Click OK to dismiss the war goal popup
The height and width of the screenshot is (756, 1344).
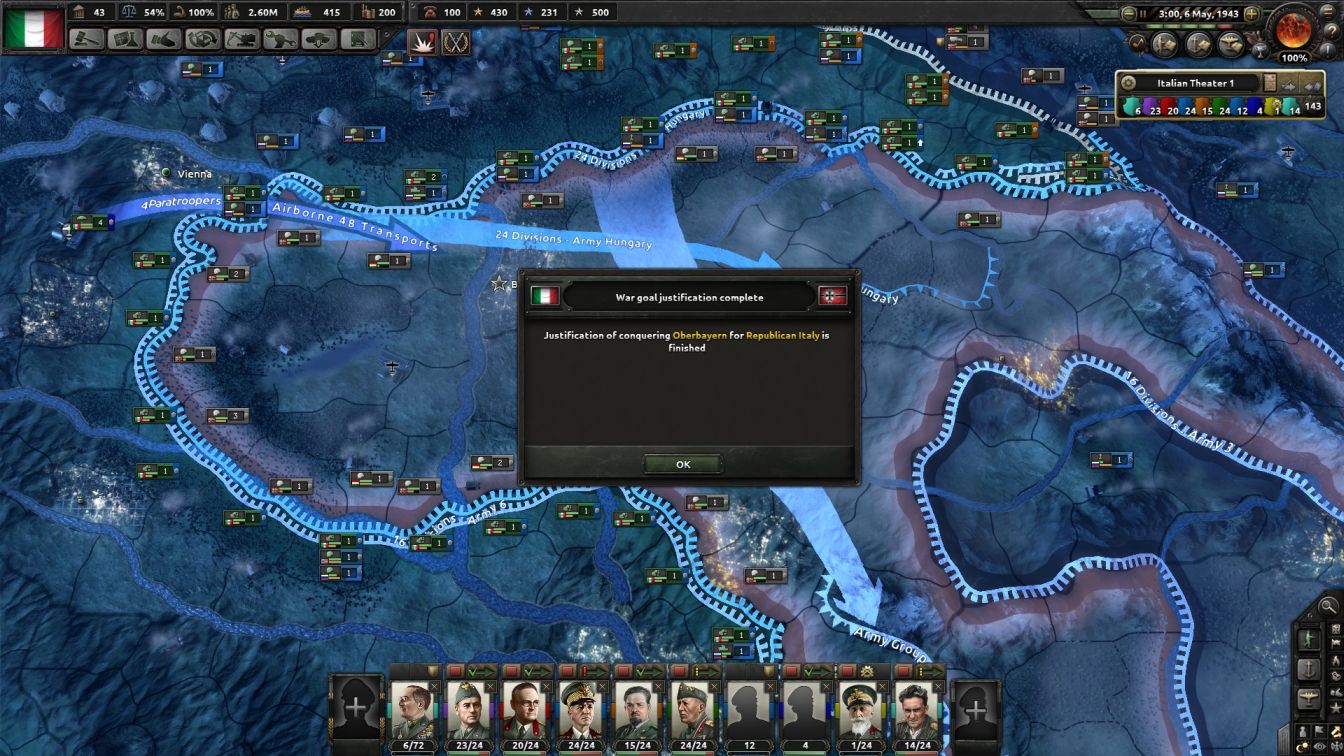683,464
